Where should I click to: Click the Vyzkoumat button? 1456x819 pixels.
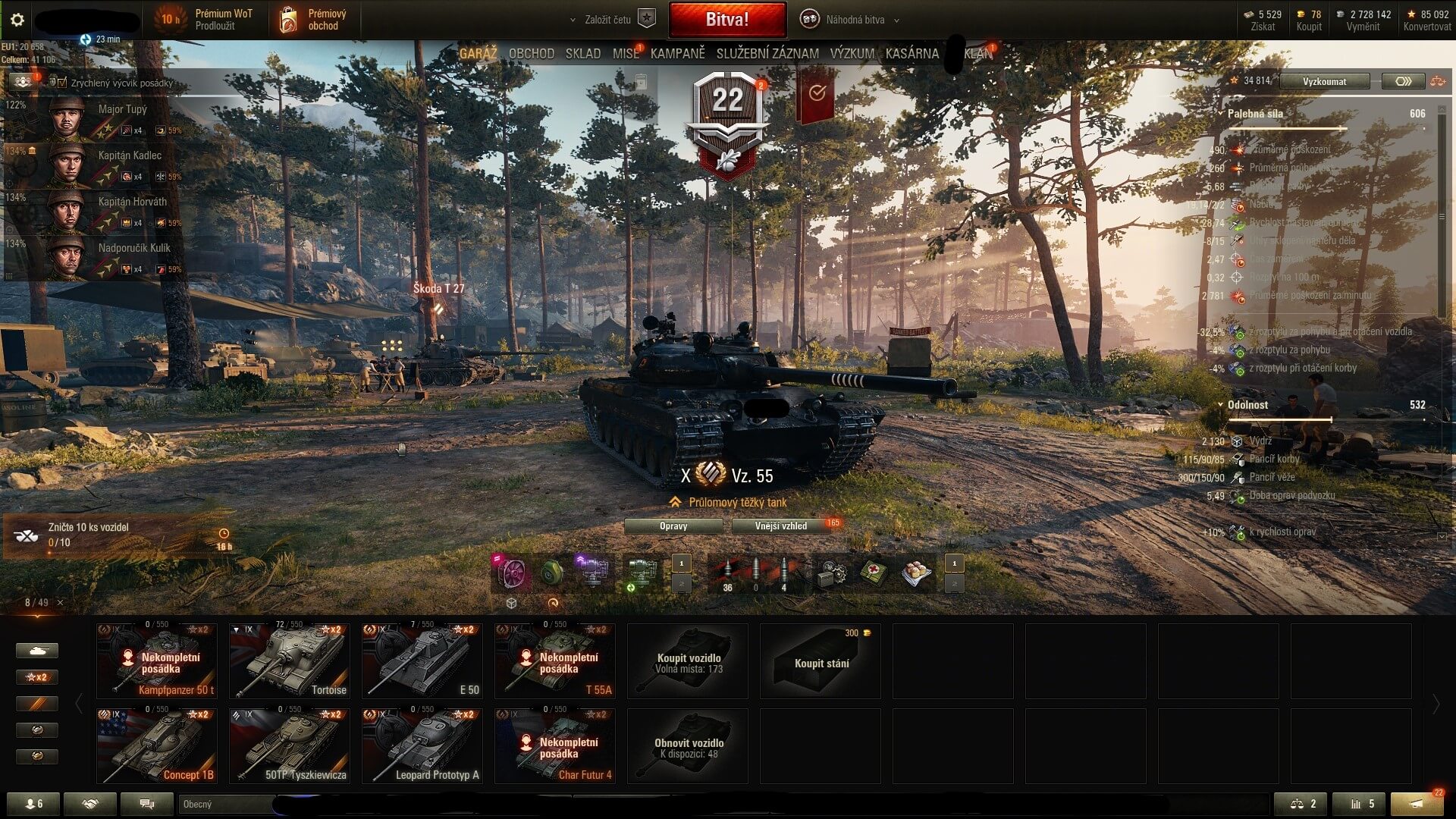(x=1324, y=81)
